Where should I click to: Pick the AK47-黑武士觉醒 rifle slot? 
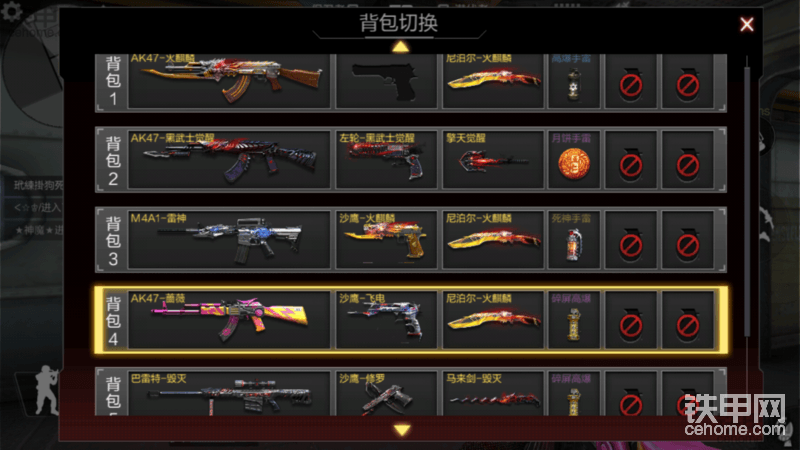coord(229,157)
